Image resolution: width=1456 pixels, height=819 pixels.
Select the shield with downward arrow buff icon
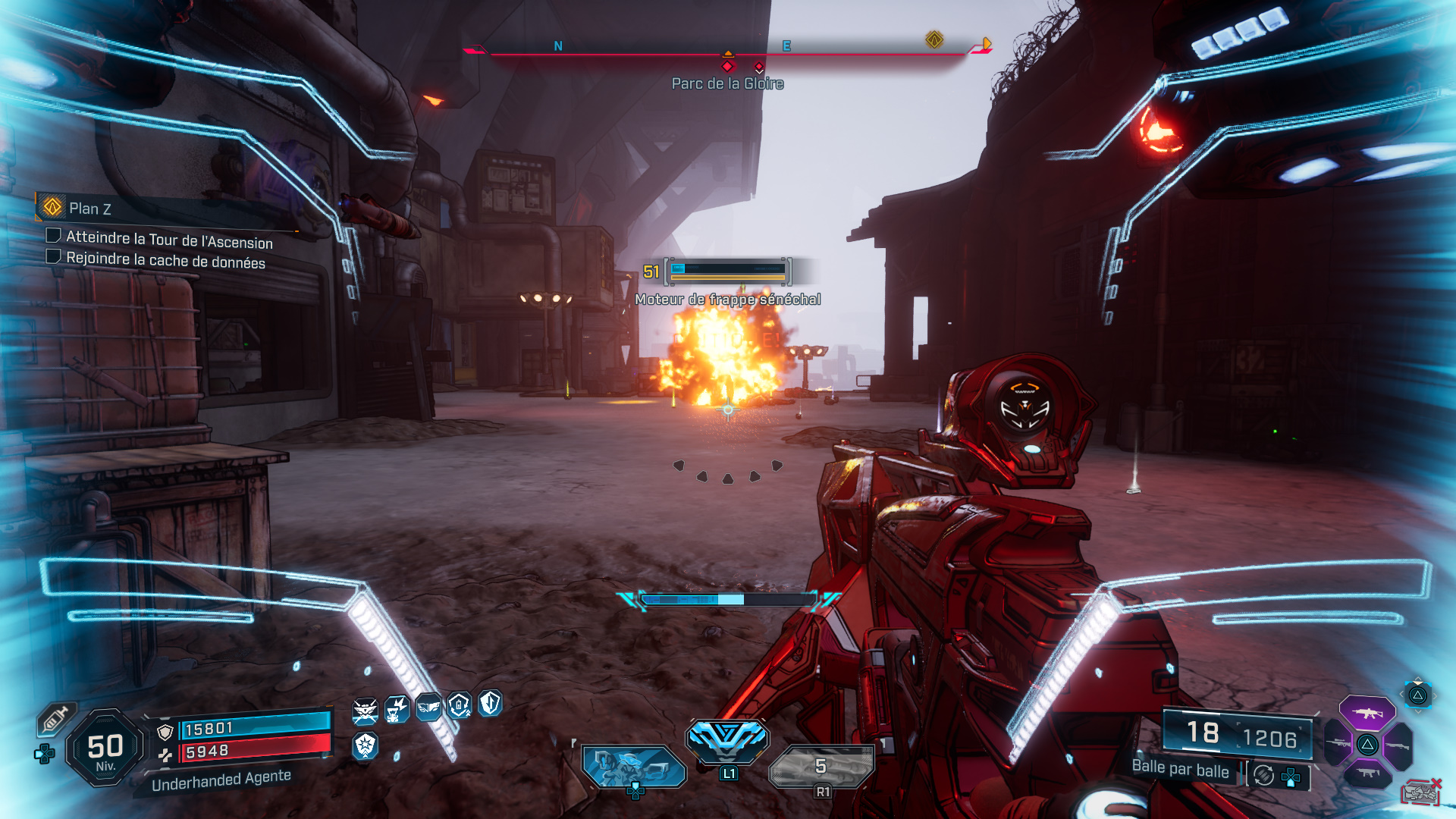491,703
